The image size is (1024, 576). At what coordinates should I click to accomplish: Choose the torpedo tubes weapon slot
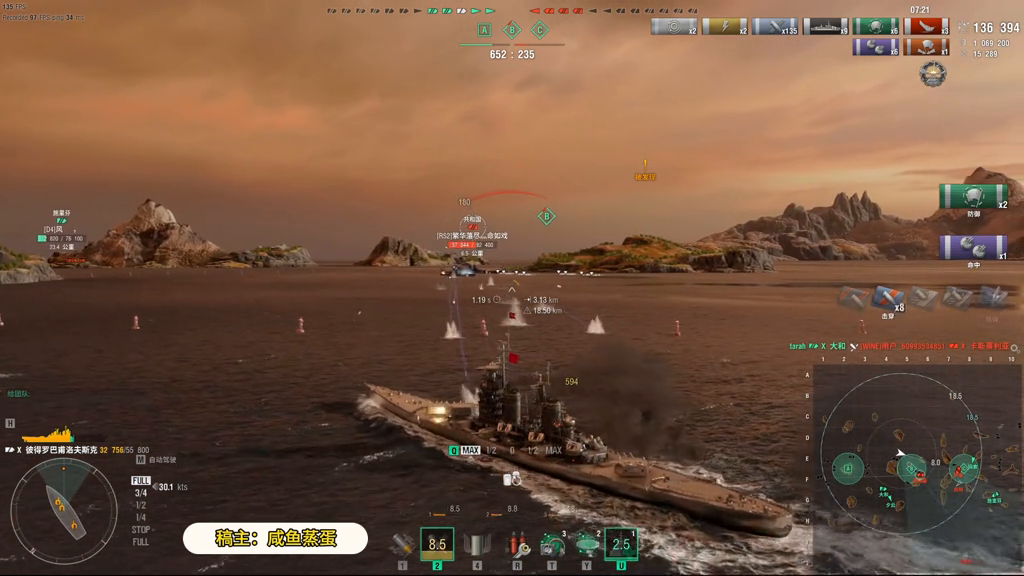pyautogui.click(x=477, y=545)
